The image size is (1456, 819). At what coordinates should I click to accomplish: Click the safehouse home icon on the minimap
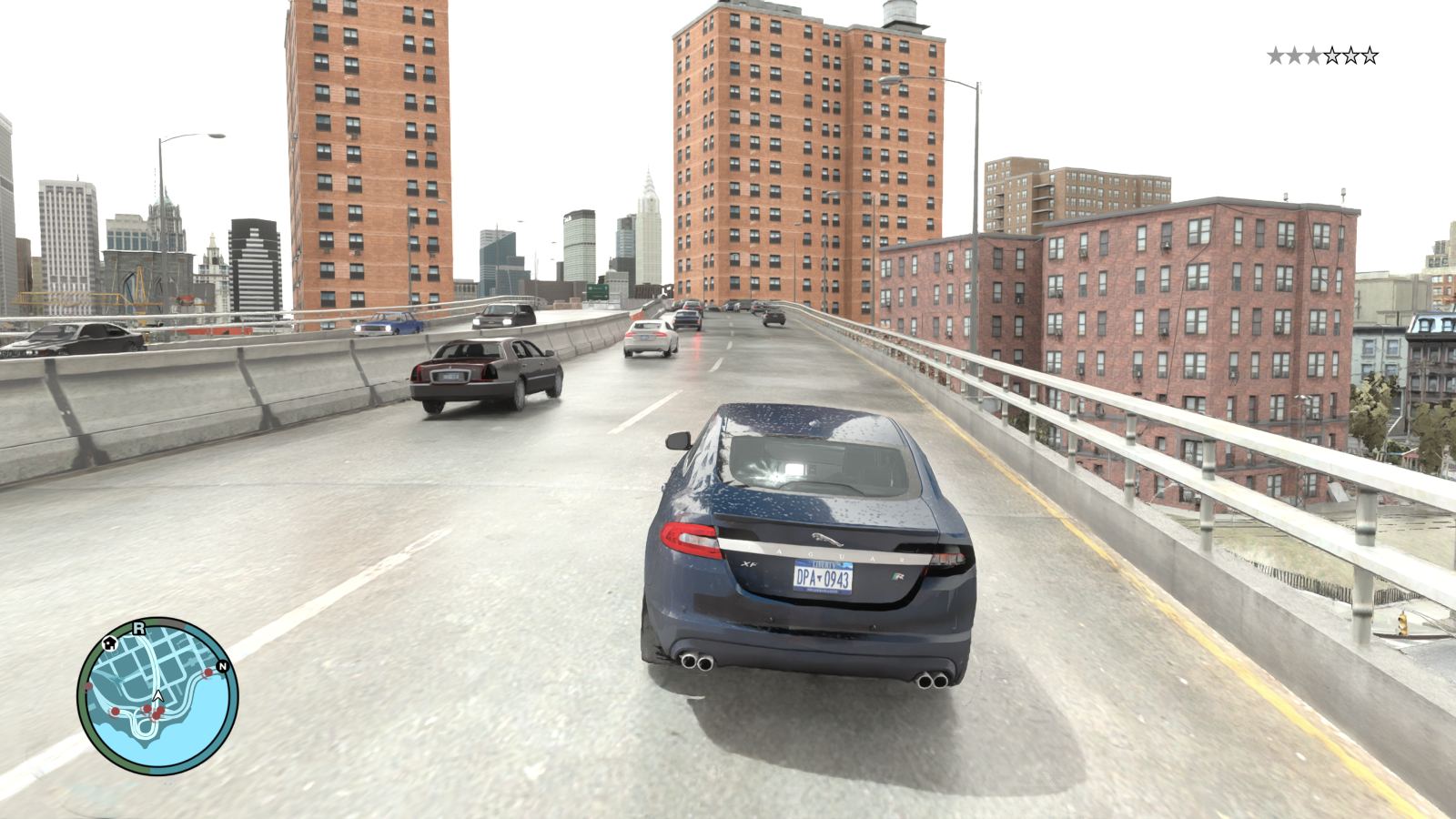click(x=109, y=643)
